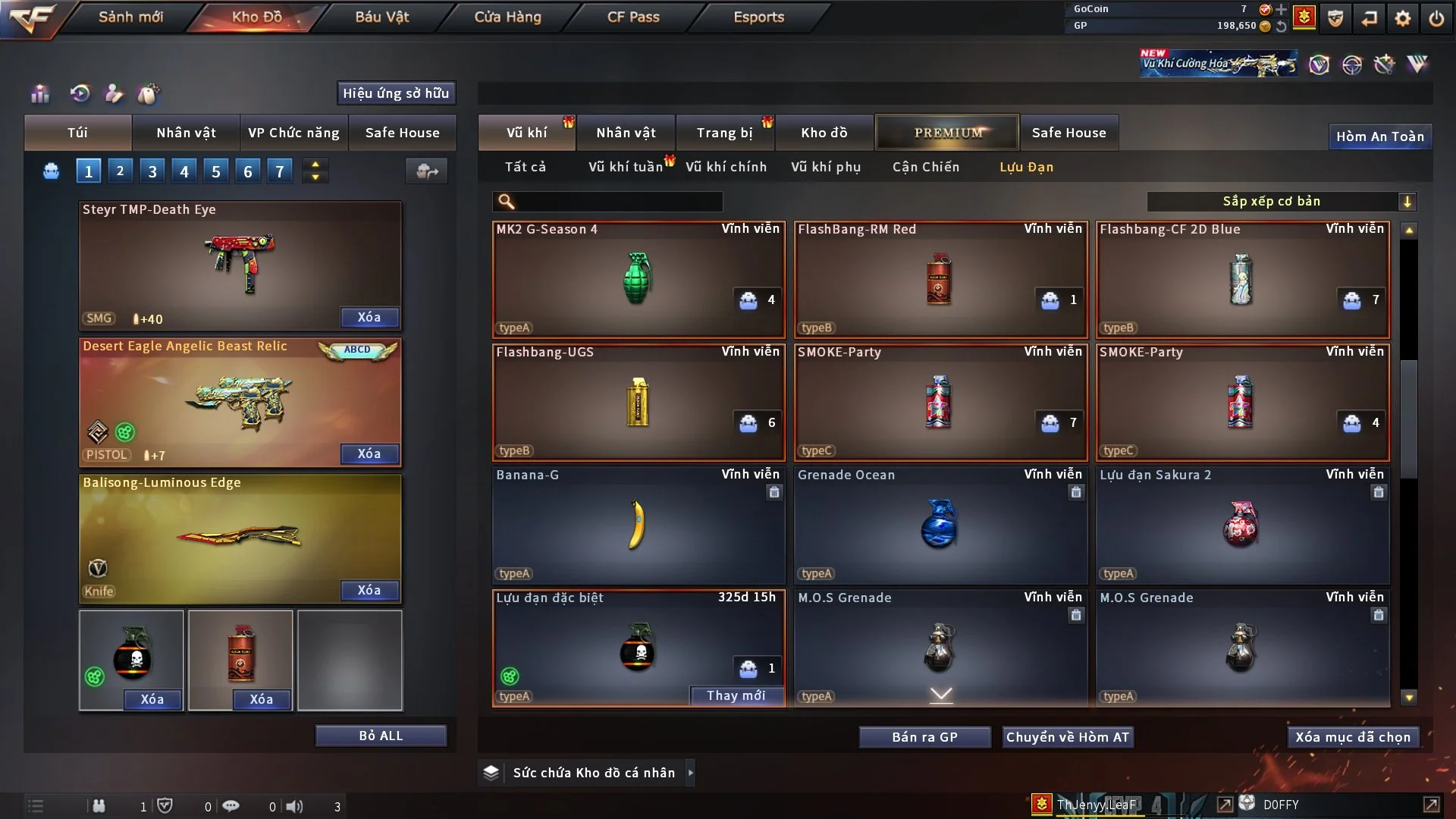The height and width of the screenshot is (819, 1456).
Task: Select the MK2 G-Season 4 grenade
Action: tap(638, 279)
